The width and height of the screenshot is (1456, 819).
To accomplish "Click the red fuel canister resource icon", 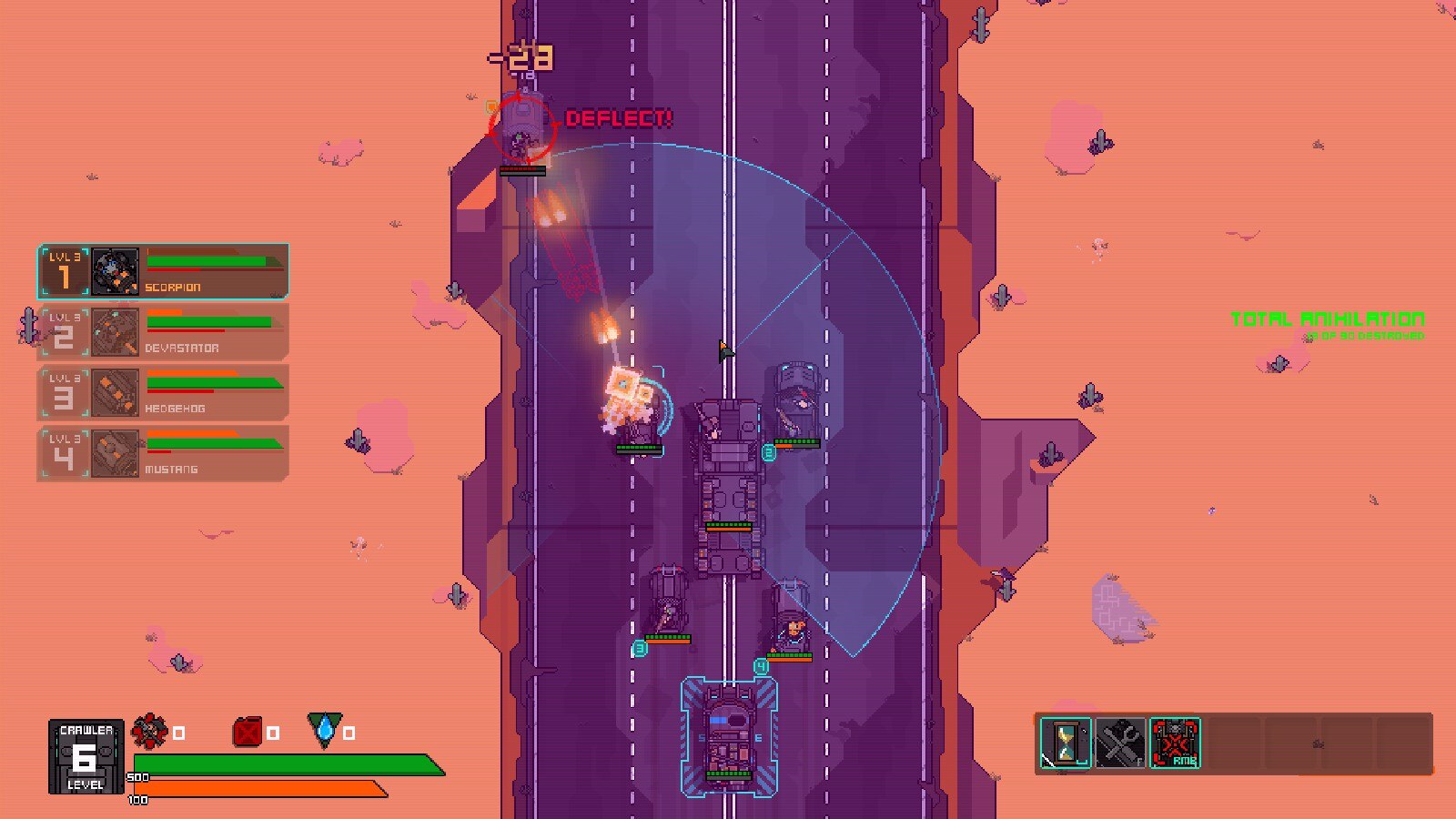I will coord(248,732).
